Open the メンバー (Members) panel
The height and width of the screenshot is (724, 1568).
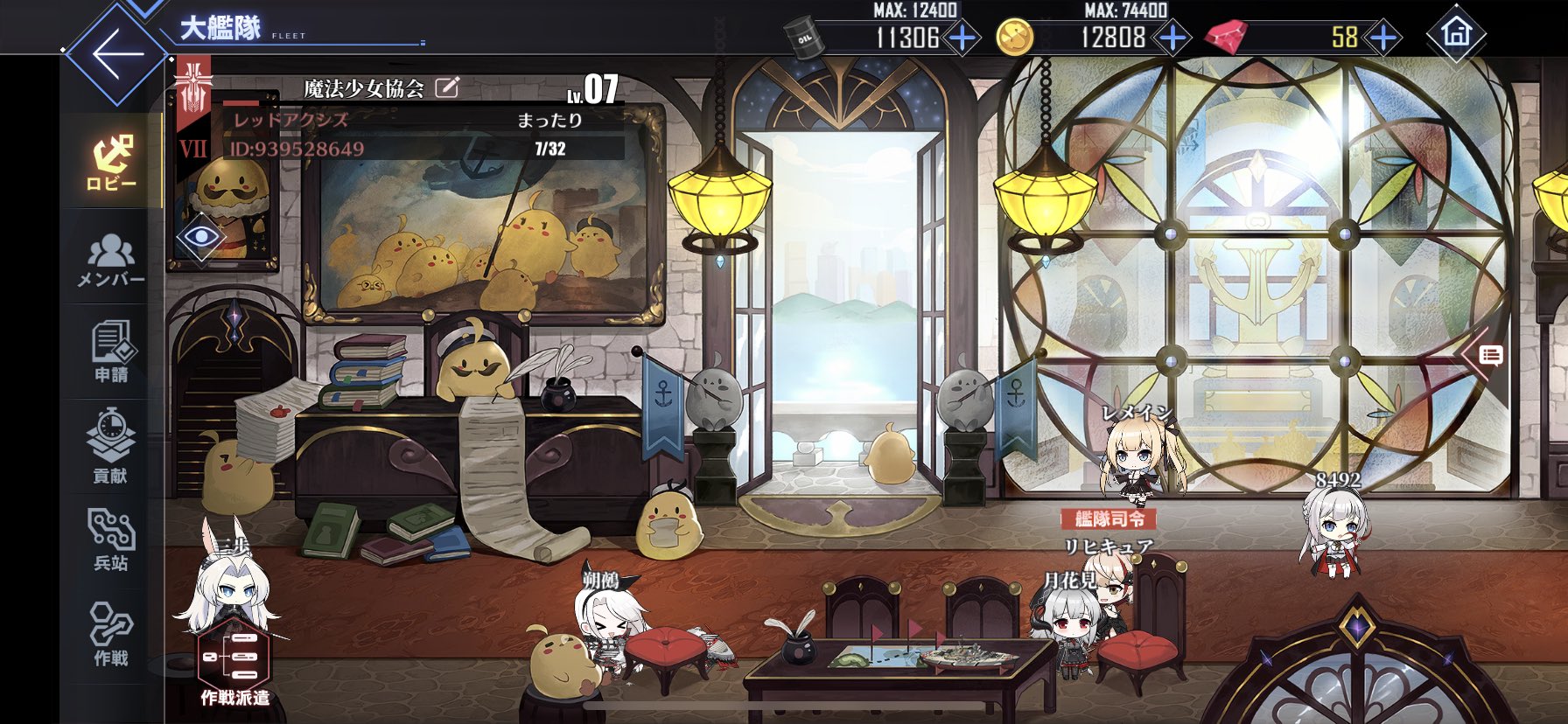(x=112, y=264)
